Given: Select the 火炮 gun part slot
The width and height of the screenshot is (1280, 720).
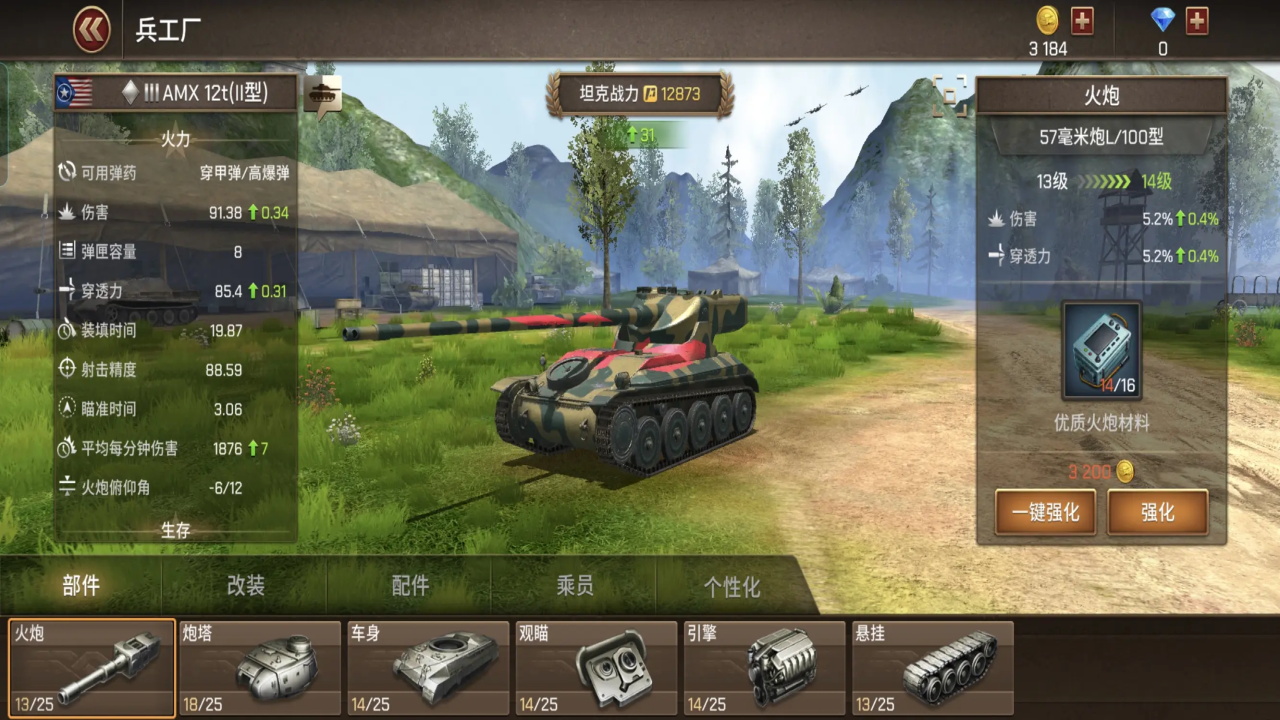Looking at the screenshot, I should (x=92, y=668).
